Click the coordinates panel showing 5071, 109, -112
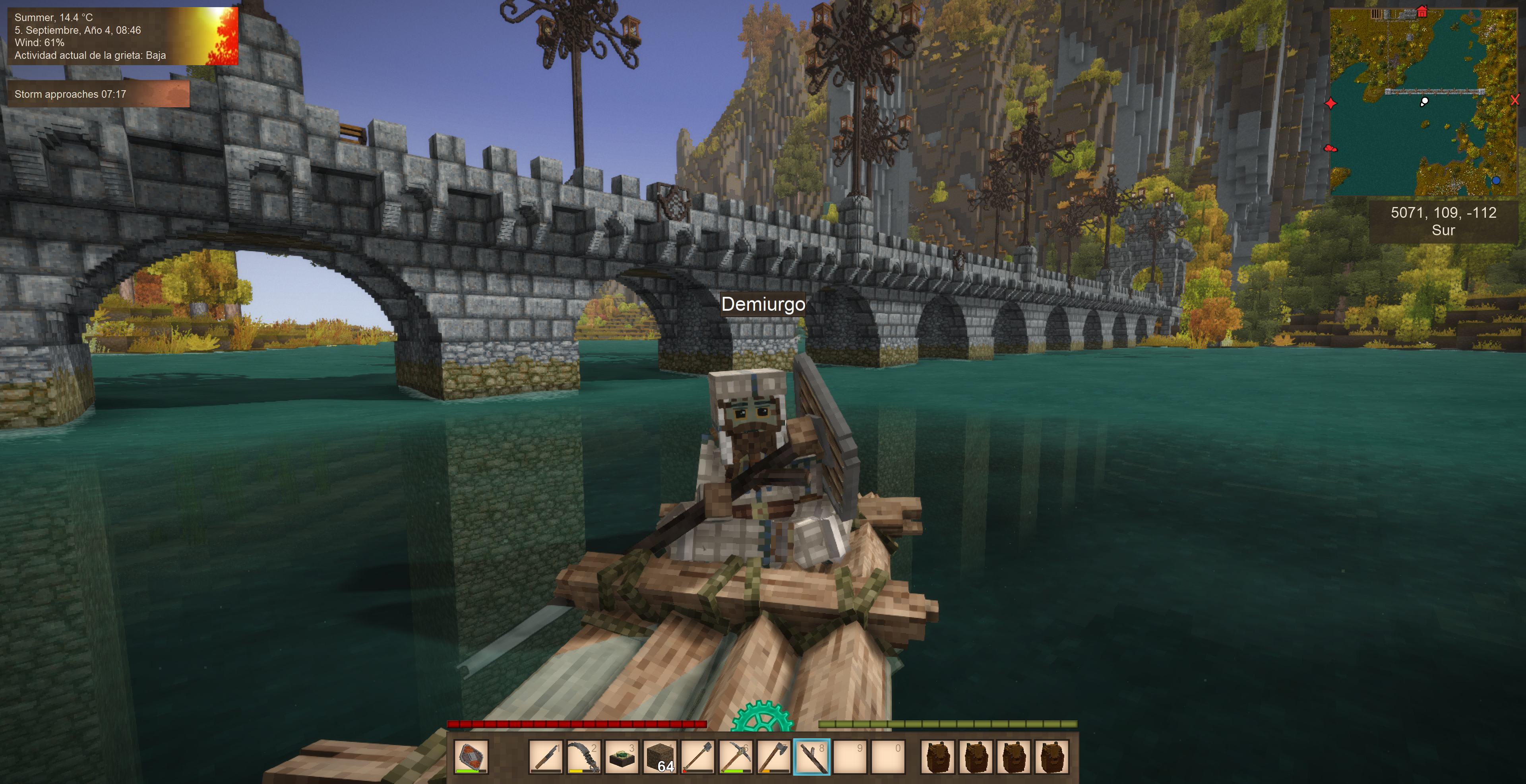 (x=1443, y=221)
